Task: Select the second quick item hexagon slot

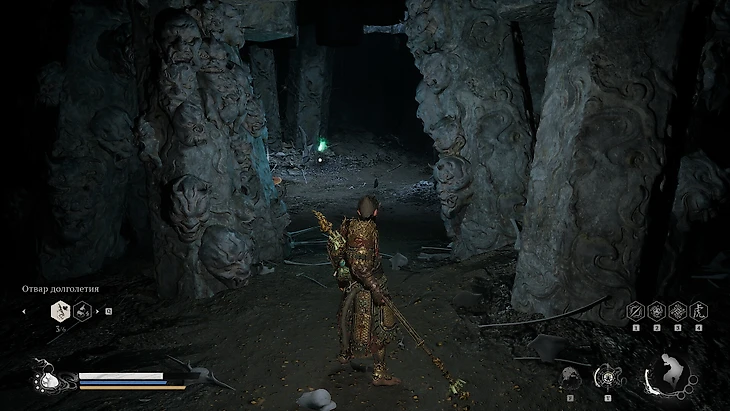Action: click(x=83, y=311)
